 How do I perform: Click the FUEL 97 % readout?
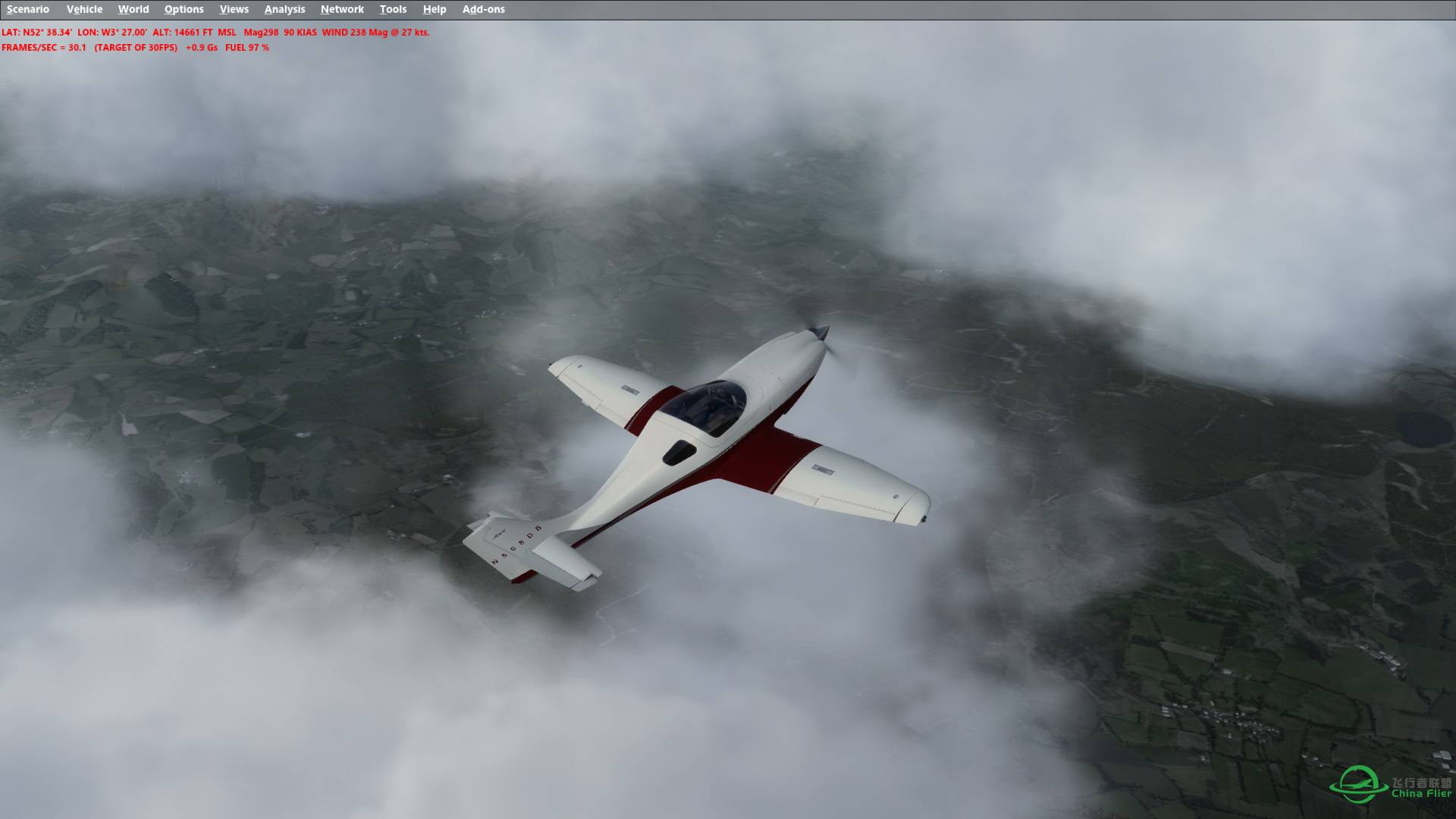click(x=246, y=47)
